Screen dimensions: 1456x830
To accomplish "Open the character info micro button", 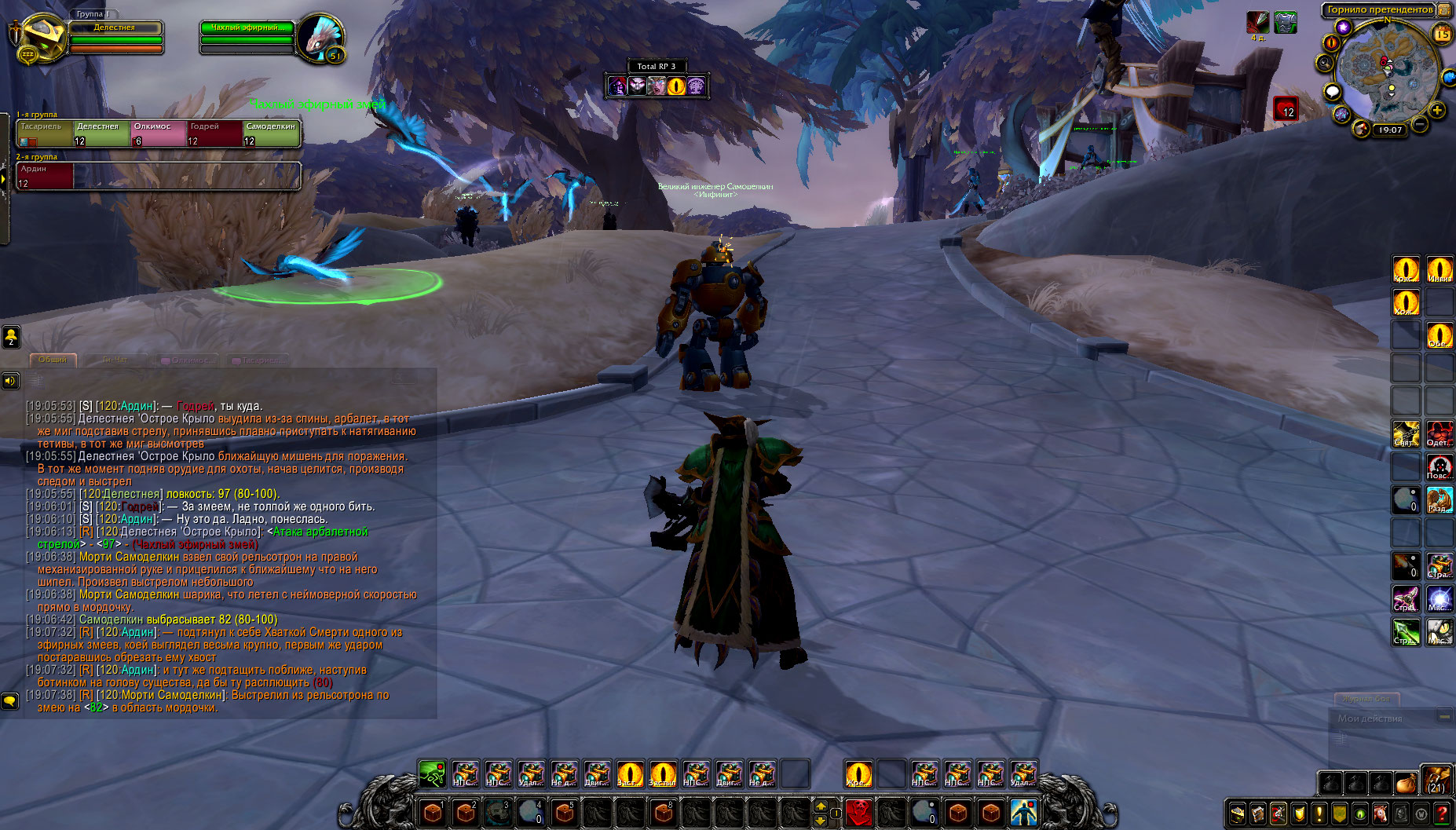I will click(x=1237, y=814).
